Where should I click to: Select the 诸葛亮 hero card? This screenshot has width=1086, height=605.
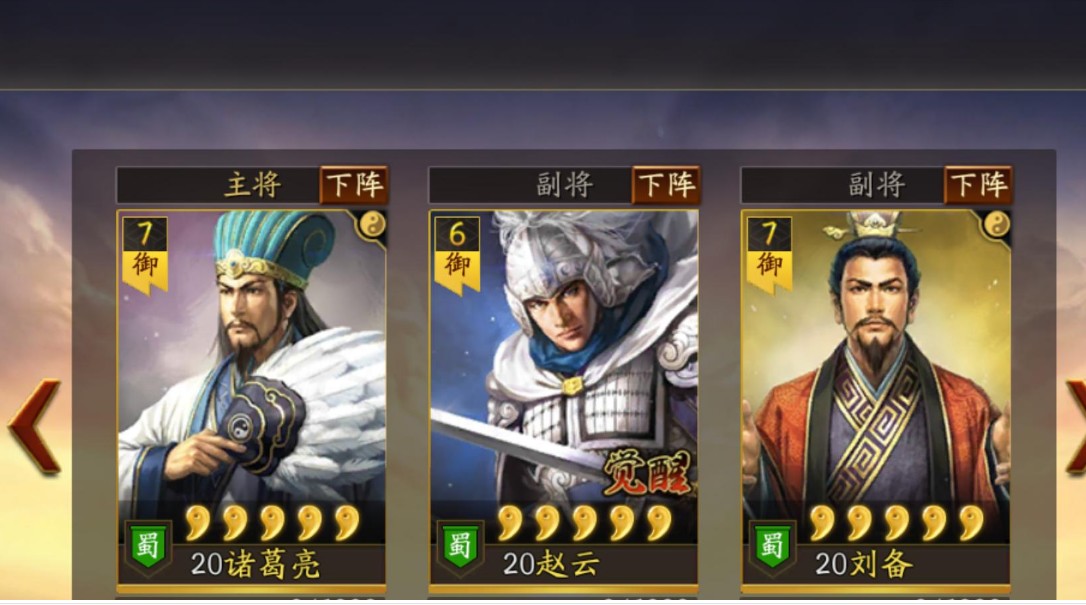tap(251, 380)
